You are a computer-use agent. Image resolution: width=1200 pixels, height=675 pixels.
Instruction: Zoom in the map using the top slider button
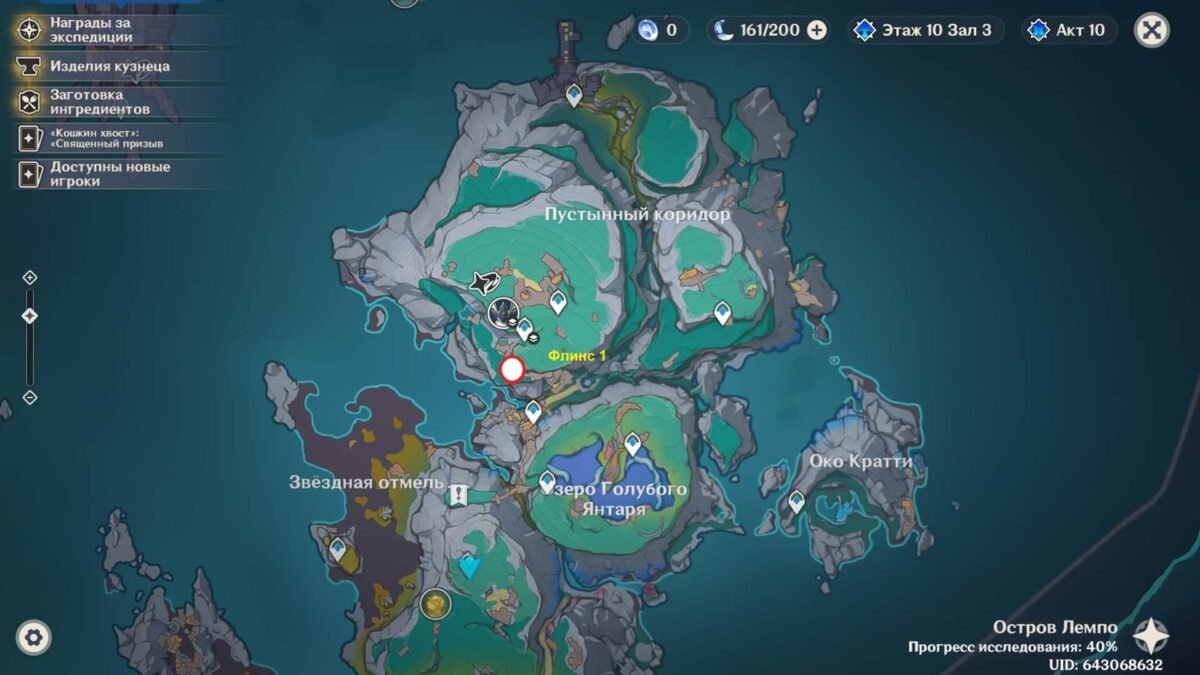30,277
